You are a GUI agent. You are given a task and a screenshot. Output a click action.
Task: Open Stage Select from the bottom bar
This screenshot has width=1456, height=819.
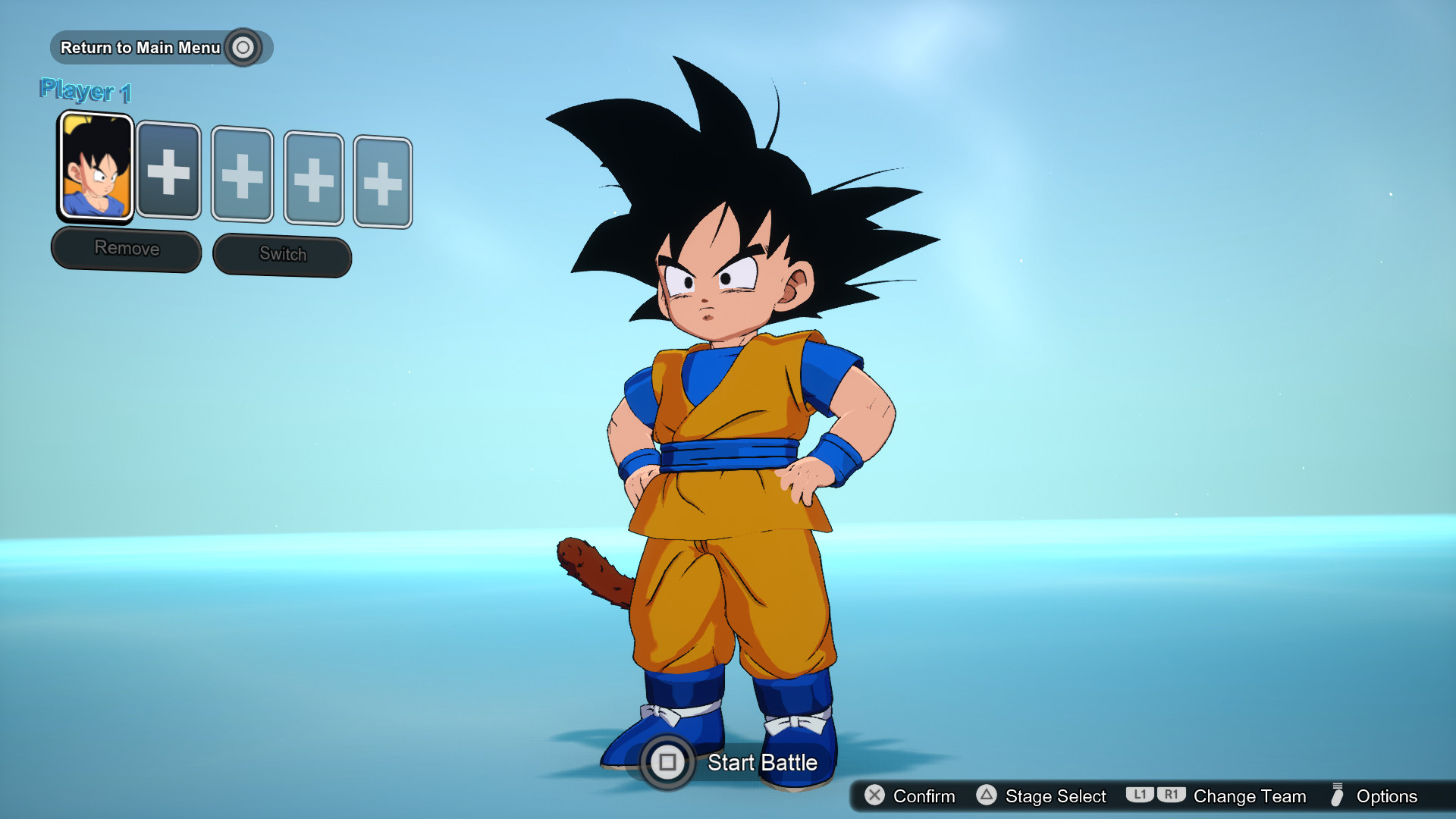[x=1055, y=796]
